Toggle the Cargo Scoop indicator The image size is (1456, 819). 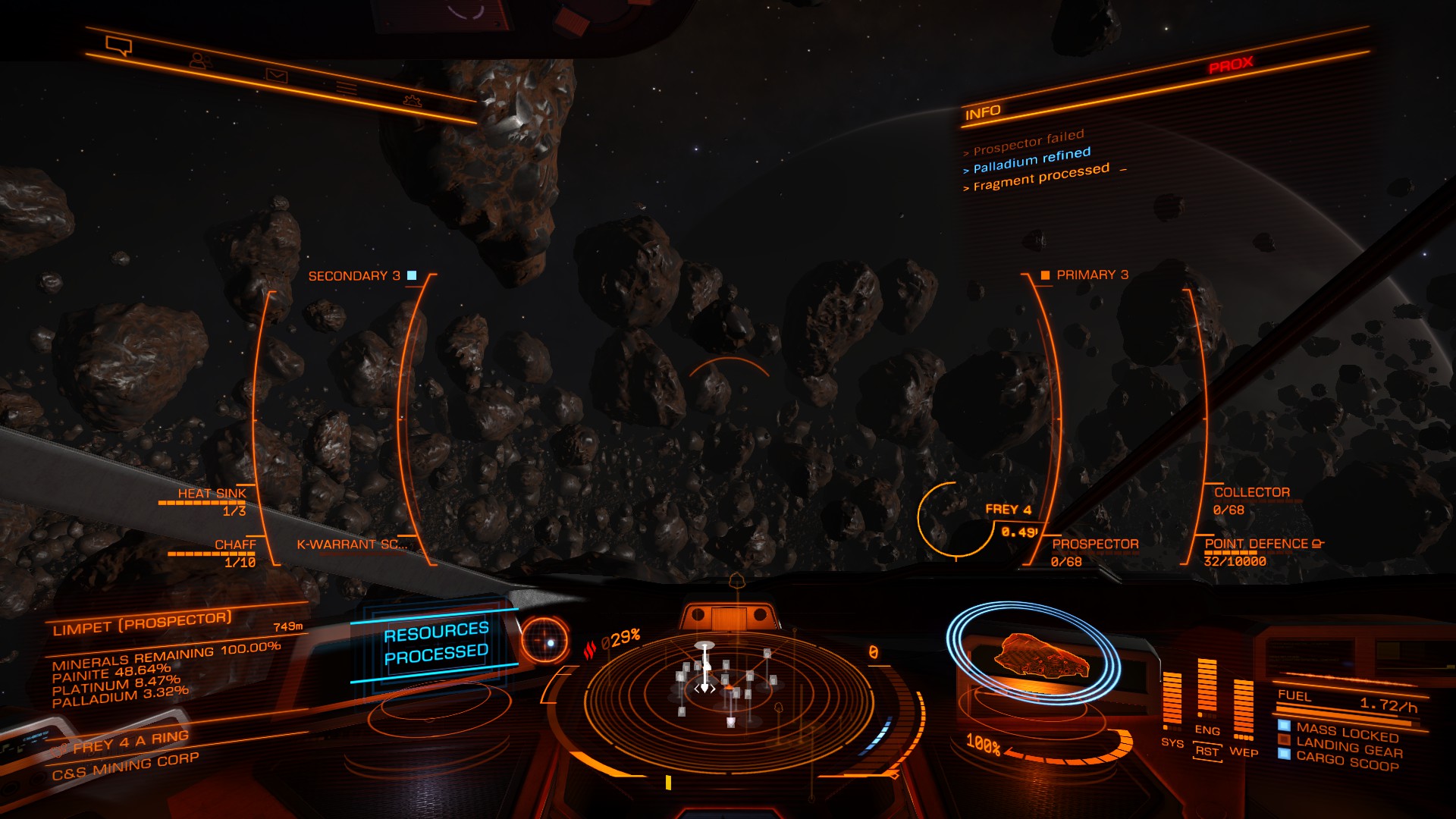(x=1347, y=761)
